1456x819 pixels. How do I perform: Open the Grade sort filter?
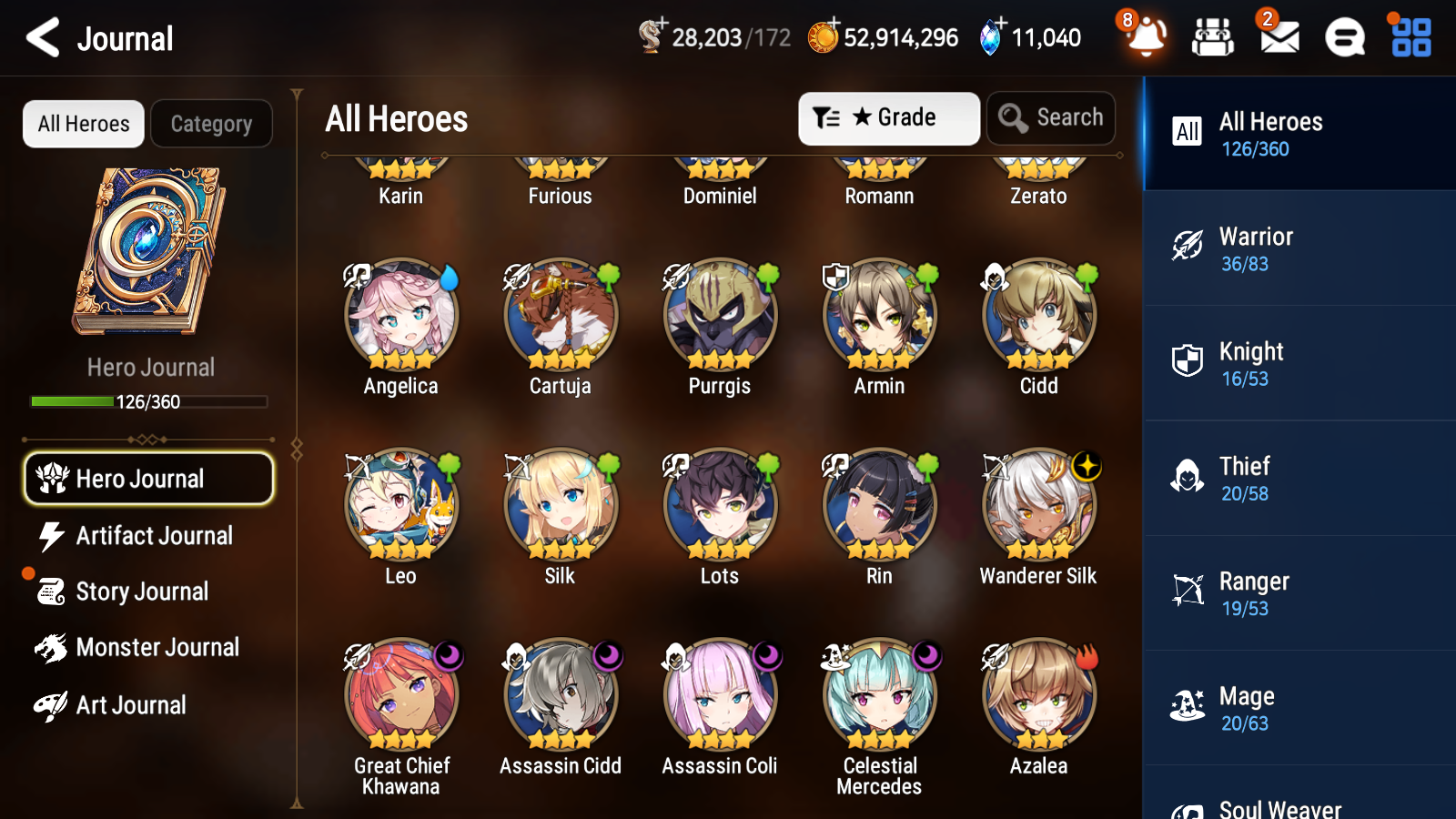click(x=888, y=117)
